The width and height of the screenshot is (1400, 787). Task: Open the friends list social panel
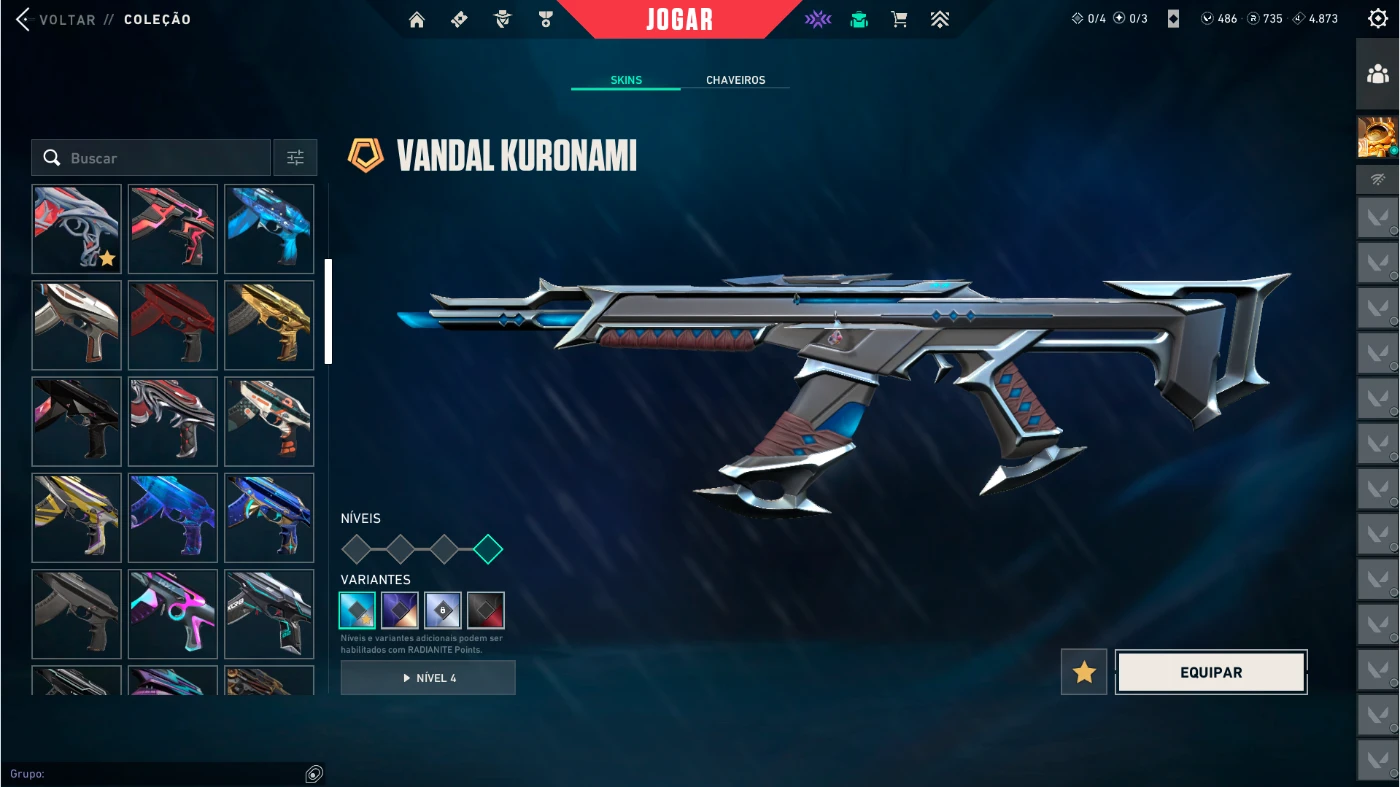coord(1377,74)
